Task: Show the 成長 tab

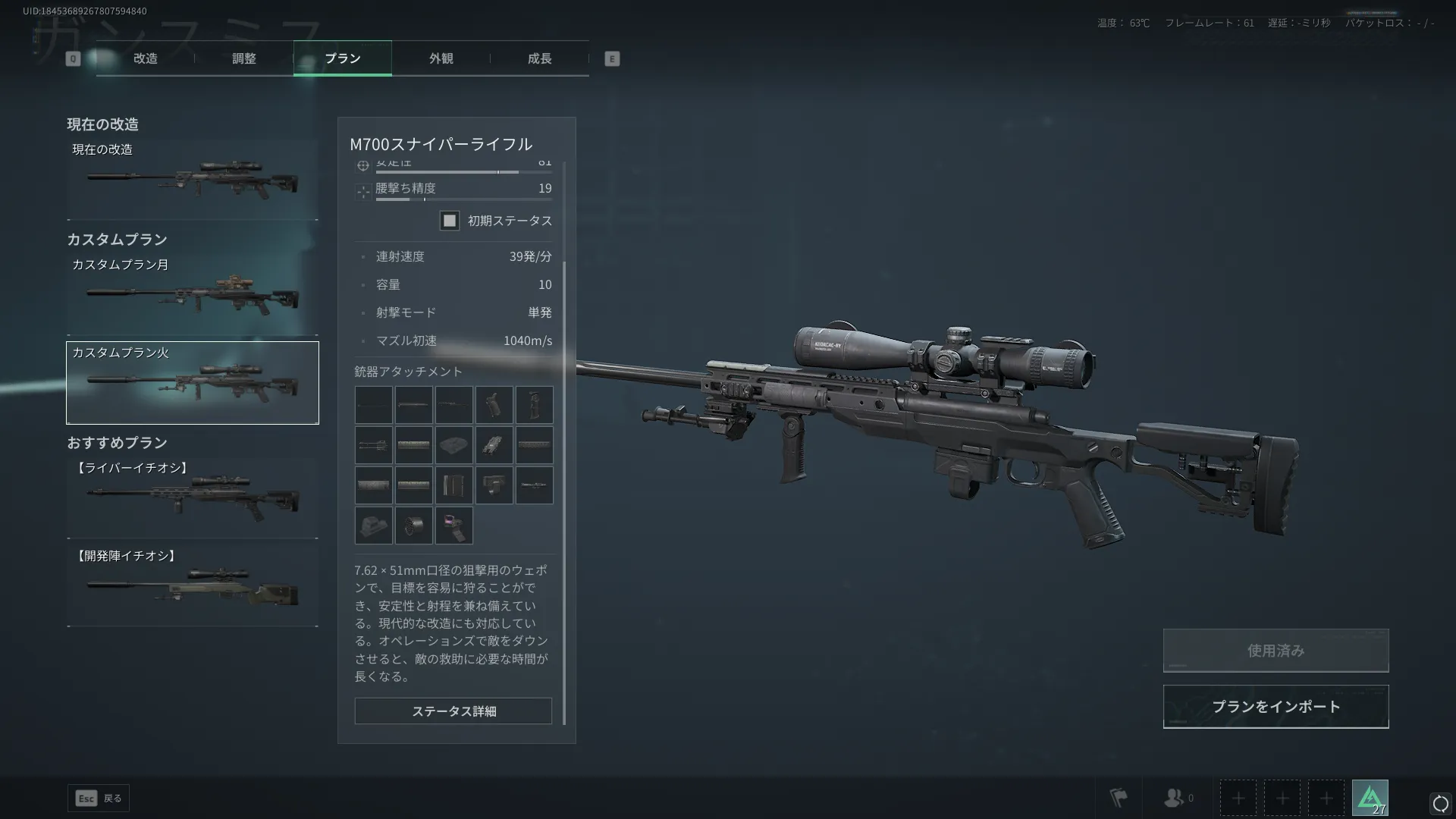Action: 539,58
